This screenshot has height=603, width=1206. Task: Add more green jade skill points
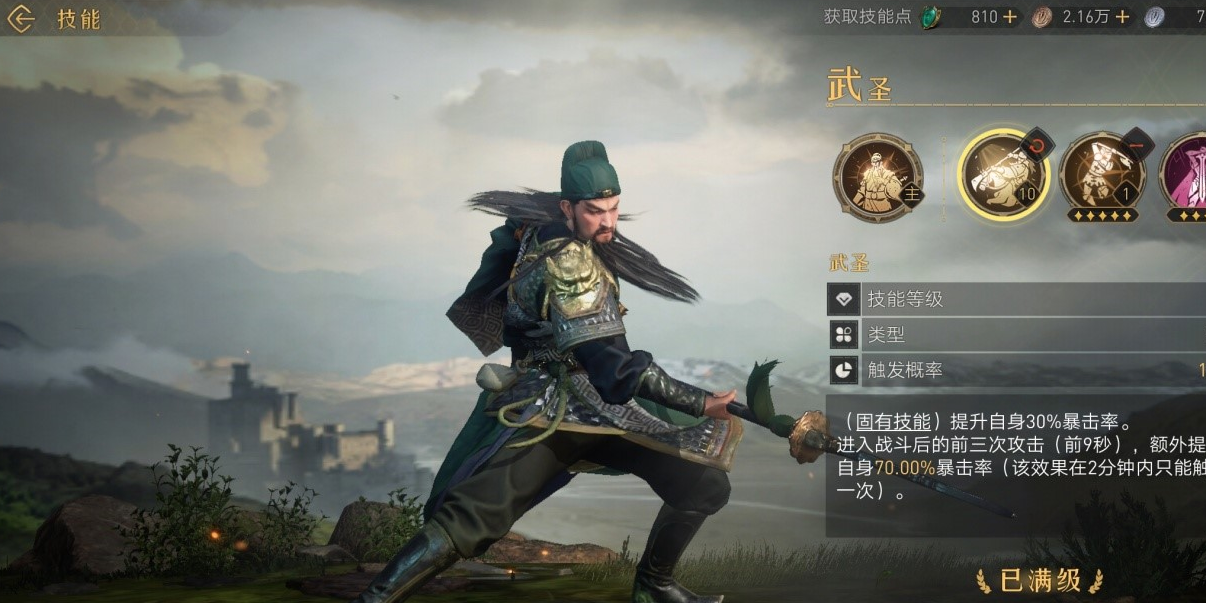coord(1009,17)
